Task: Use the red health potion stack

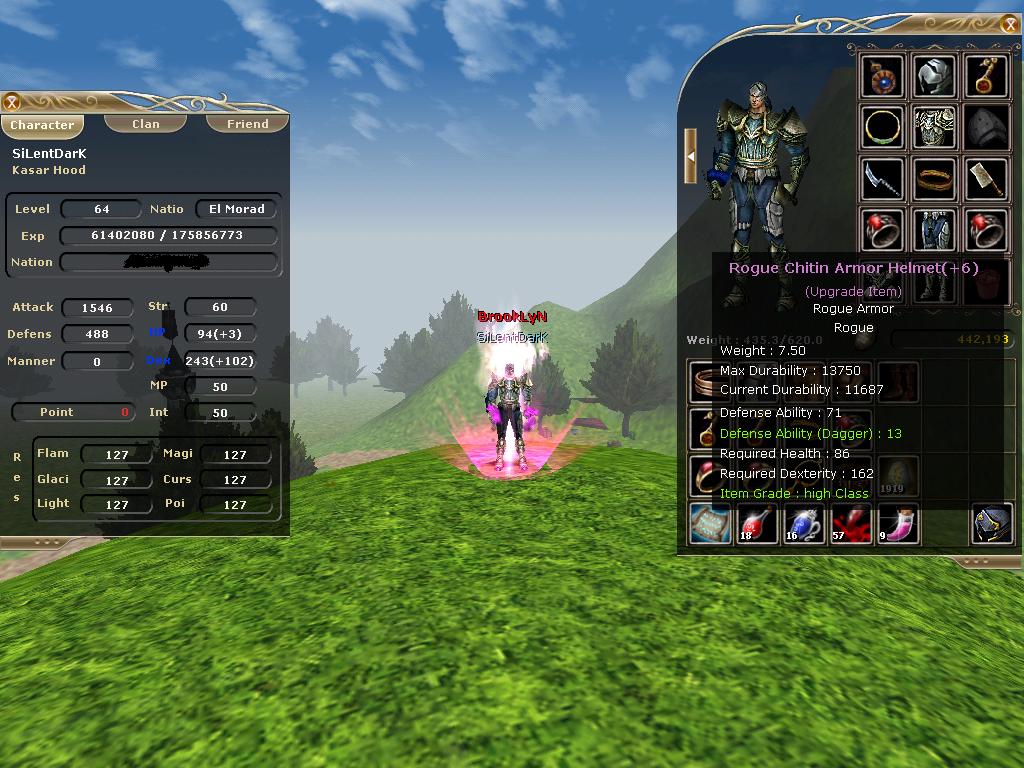Action: tap(758, 524)
